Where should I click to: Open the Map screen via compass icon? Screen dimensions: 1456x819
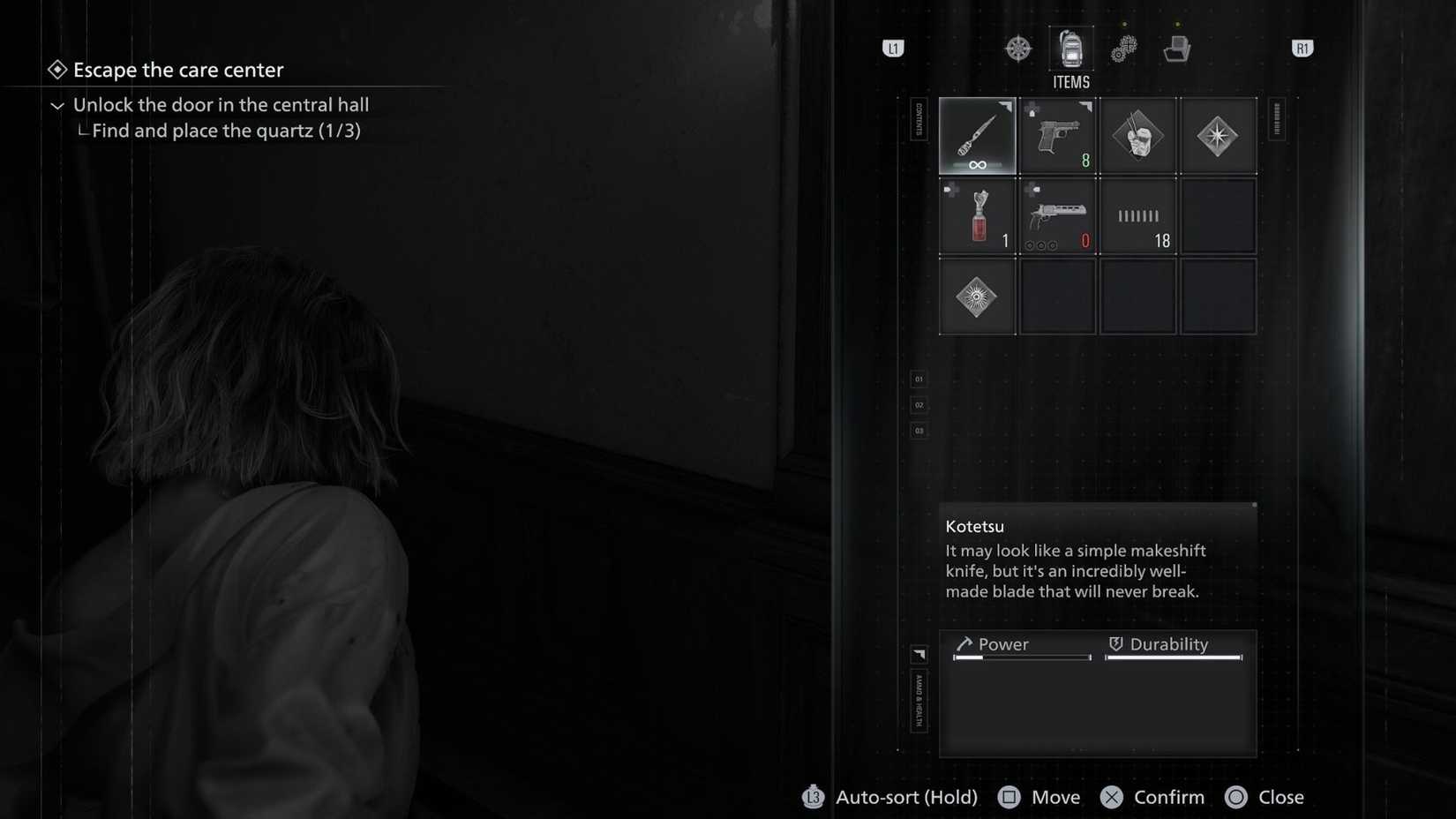[x=1018, y=49]
